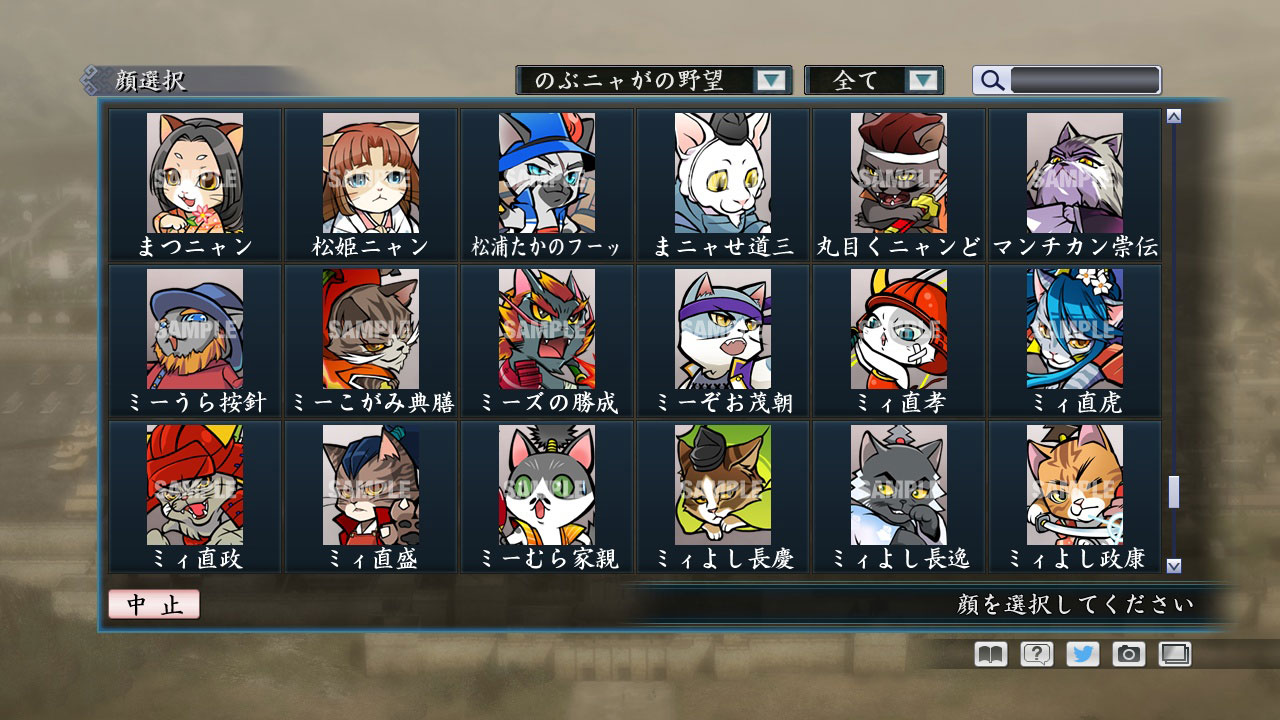The image size is (1280, 720).
Task: Click the help question mark icon
Action: tap(1037, 654)
